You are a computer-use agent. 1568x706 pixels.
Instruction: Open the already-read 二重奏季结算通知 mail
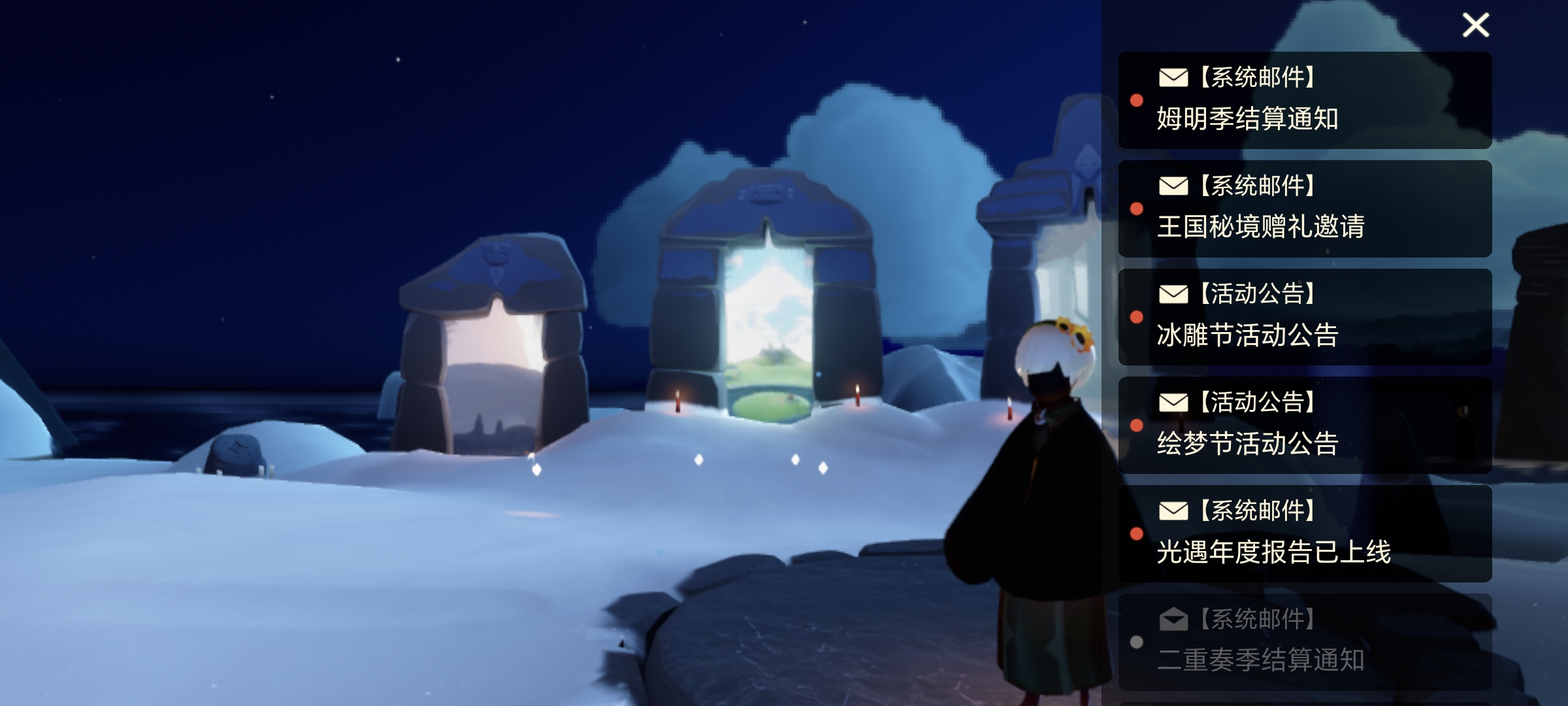[x=1305, y=641]
